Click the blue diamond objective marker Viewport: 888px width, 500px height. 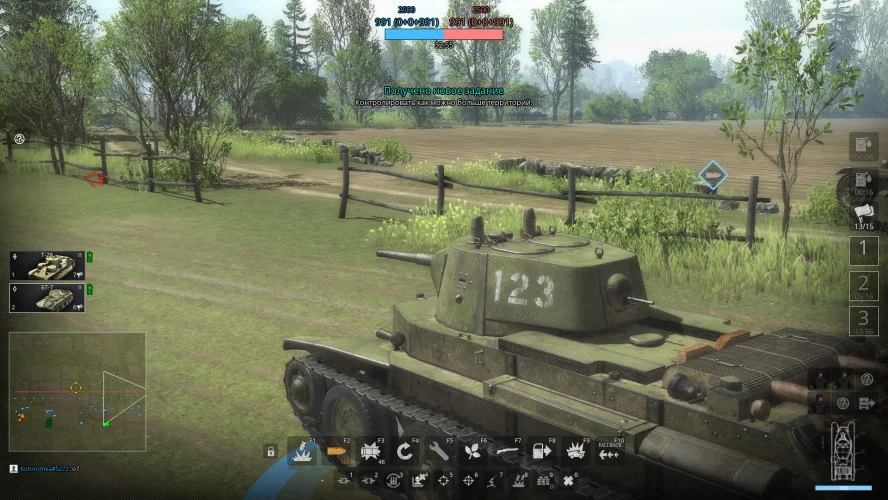pyautogui.click(x=712, y=175)
